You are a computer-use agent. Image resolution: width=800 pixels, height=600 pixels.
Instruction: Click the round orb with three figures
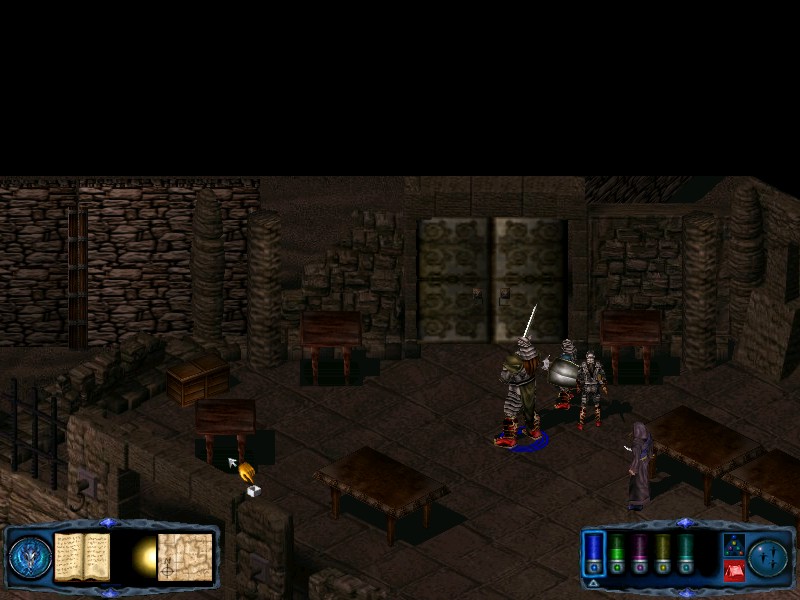point(769,557)
